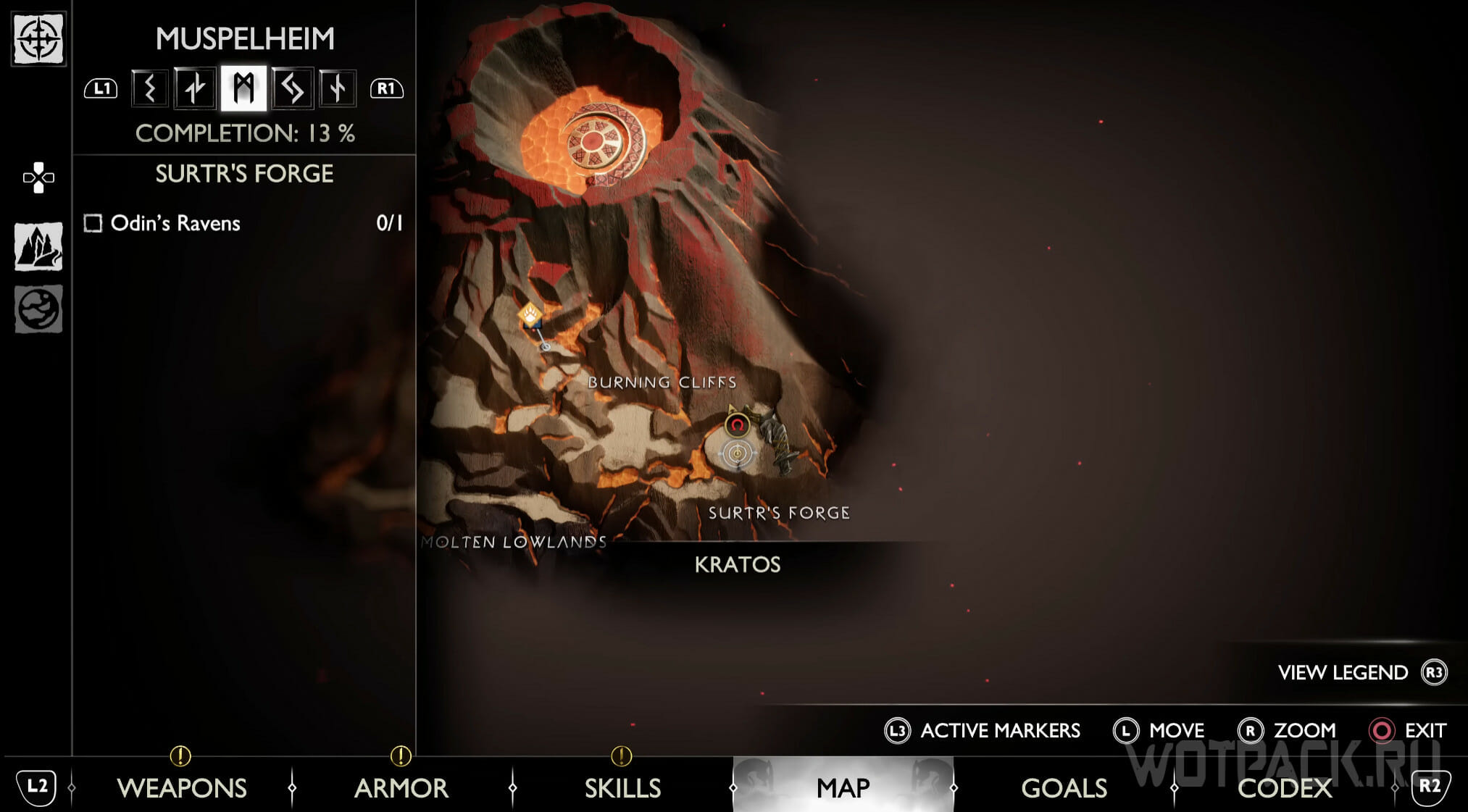Open the Armor tab
The image size is (1468, 812).
click(x=401, y=787)
